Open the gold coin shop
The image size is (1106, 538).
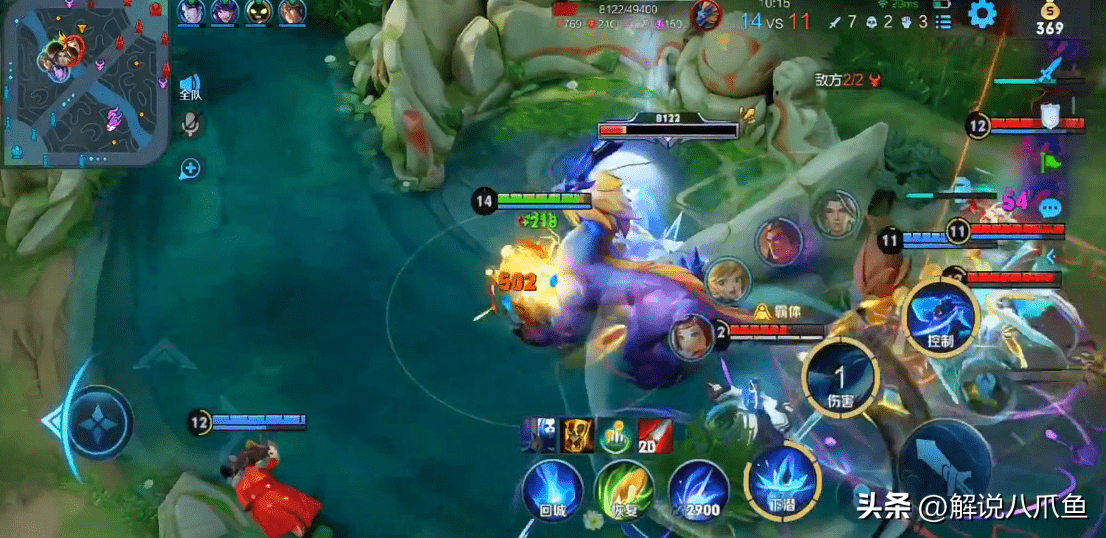tap(1049, 19)
